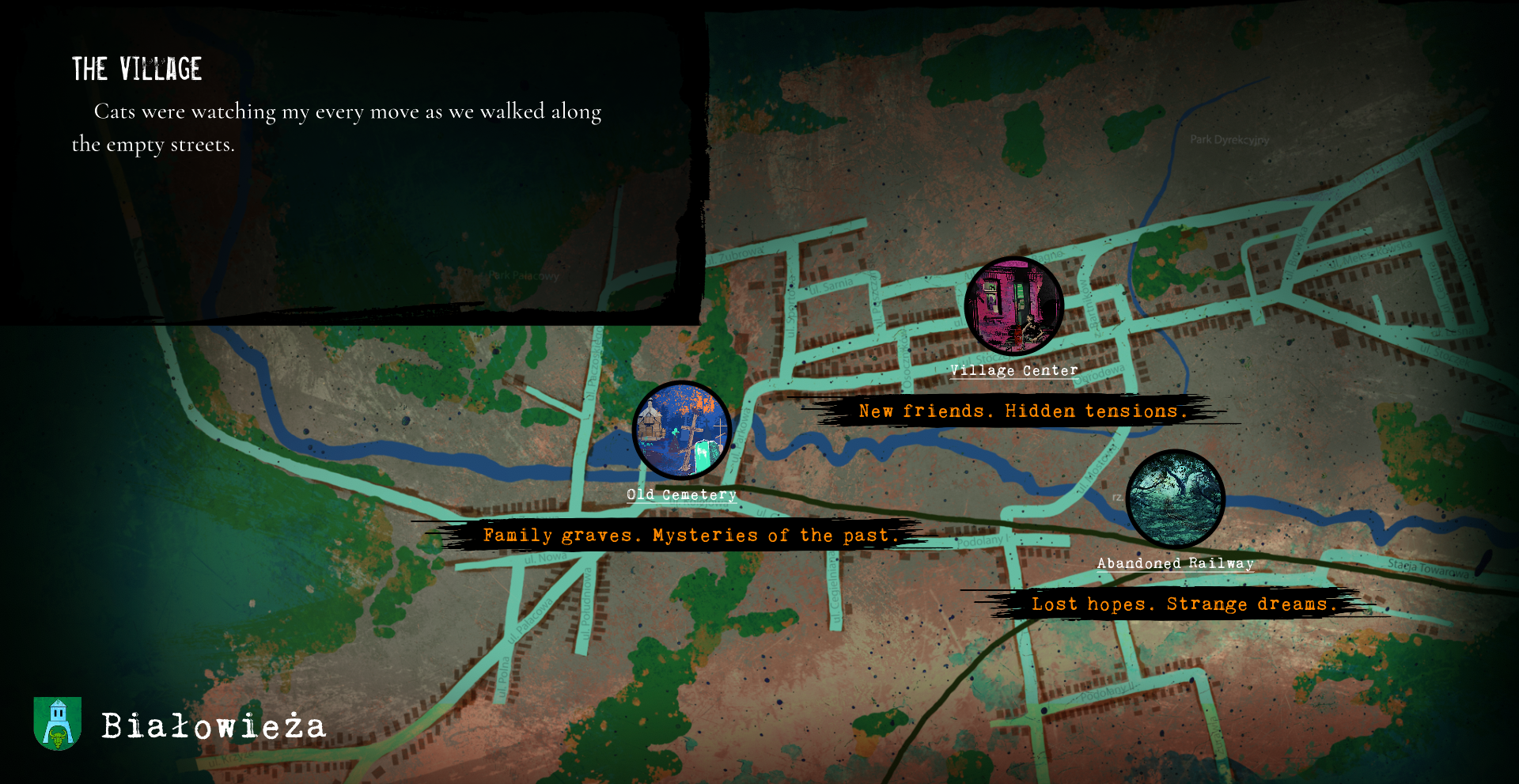Click the "Village Center" label
This screenshot has height=784, width=1519.
click(1013, 370)
